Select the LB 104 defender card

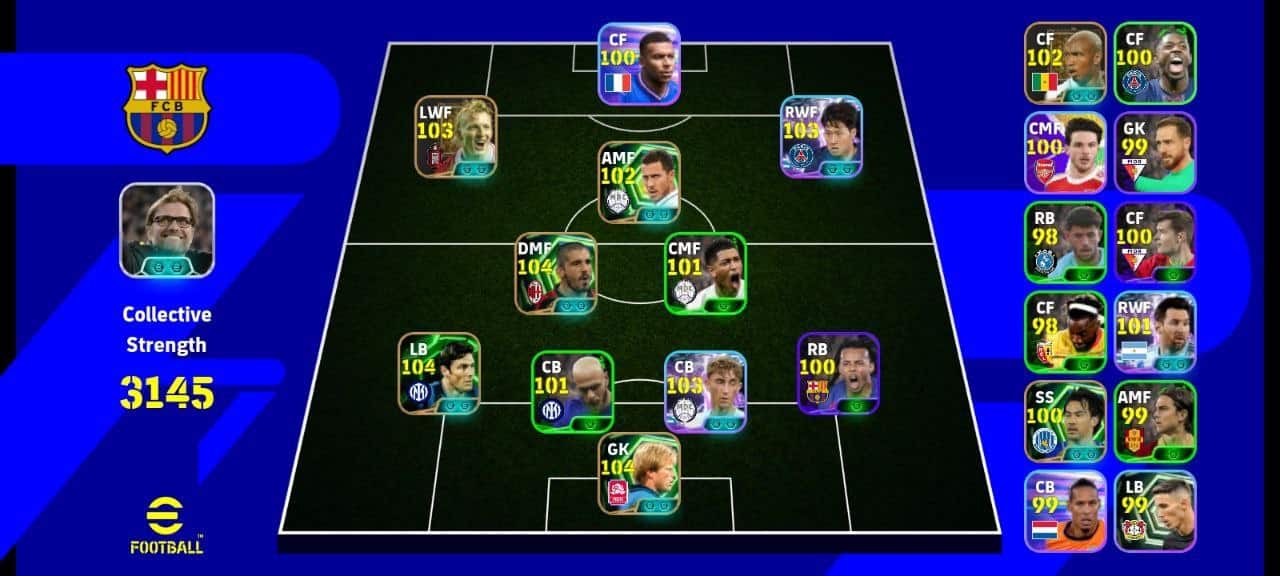point(439,373)
